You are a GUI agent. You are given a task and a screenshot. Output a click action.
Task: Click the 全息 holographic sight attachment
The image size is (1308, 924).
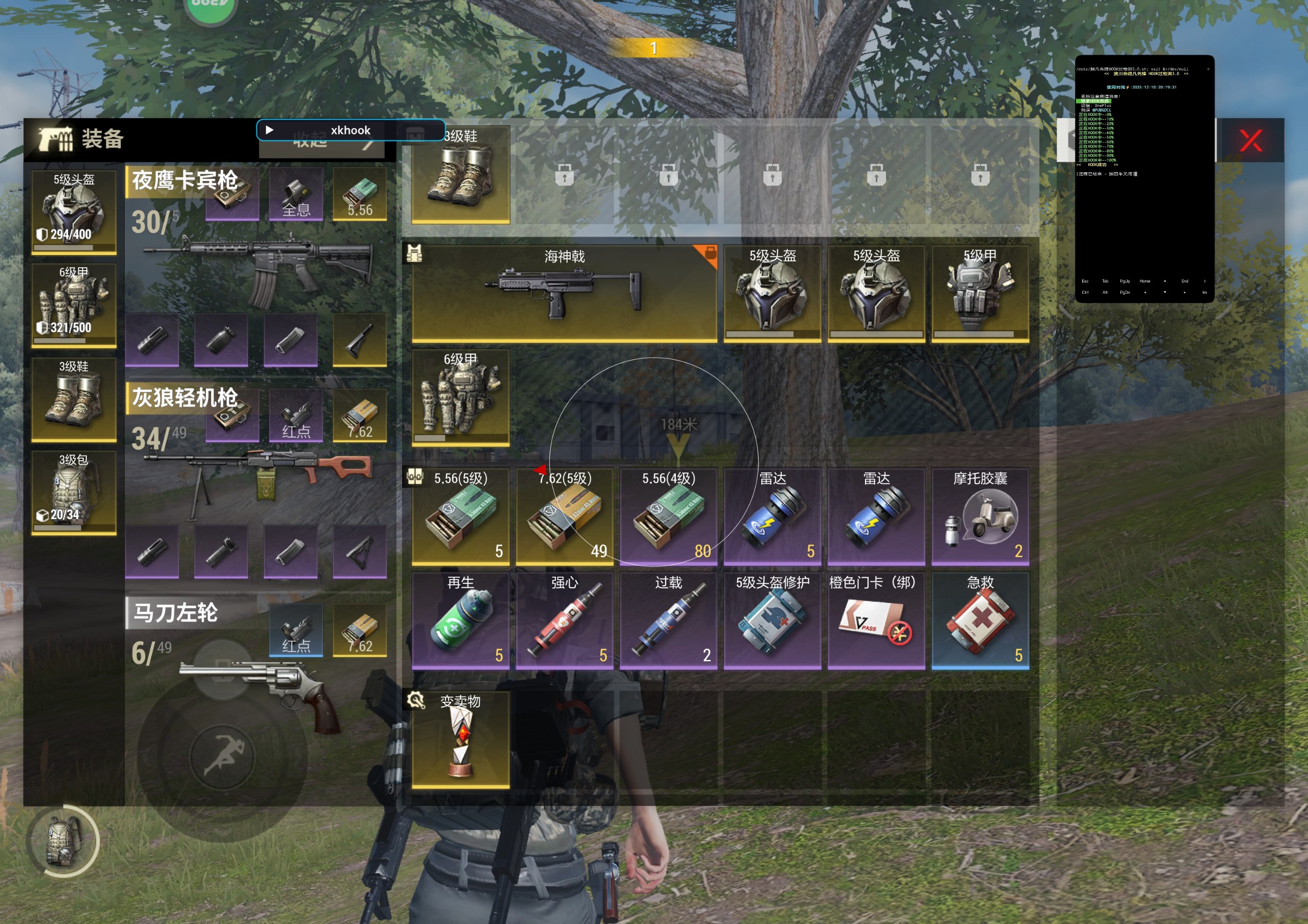[296, 194]
